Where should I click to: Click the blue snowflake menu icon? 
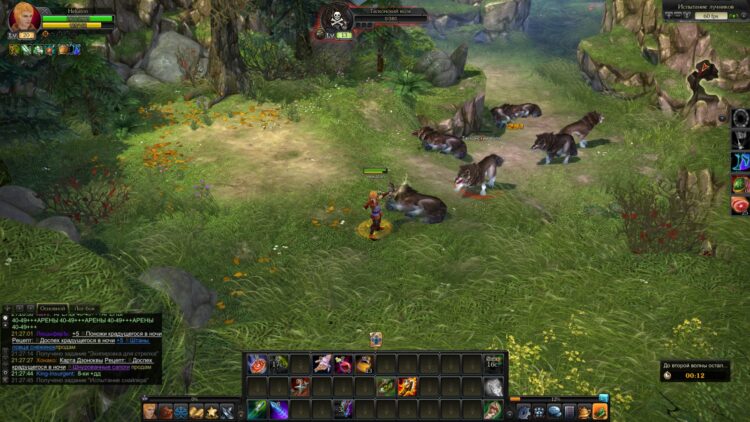click(x=182, y=411)
